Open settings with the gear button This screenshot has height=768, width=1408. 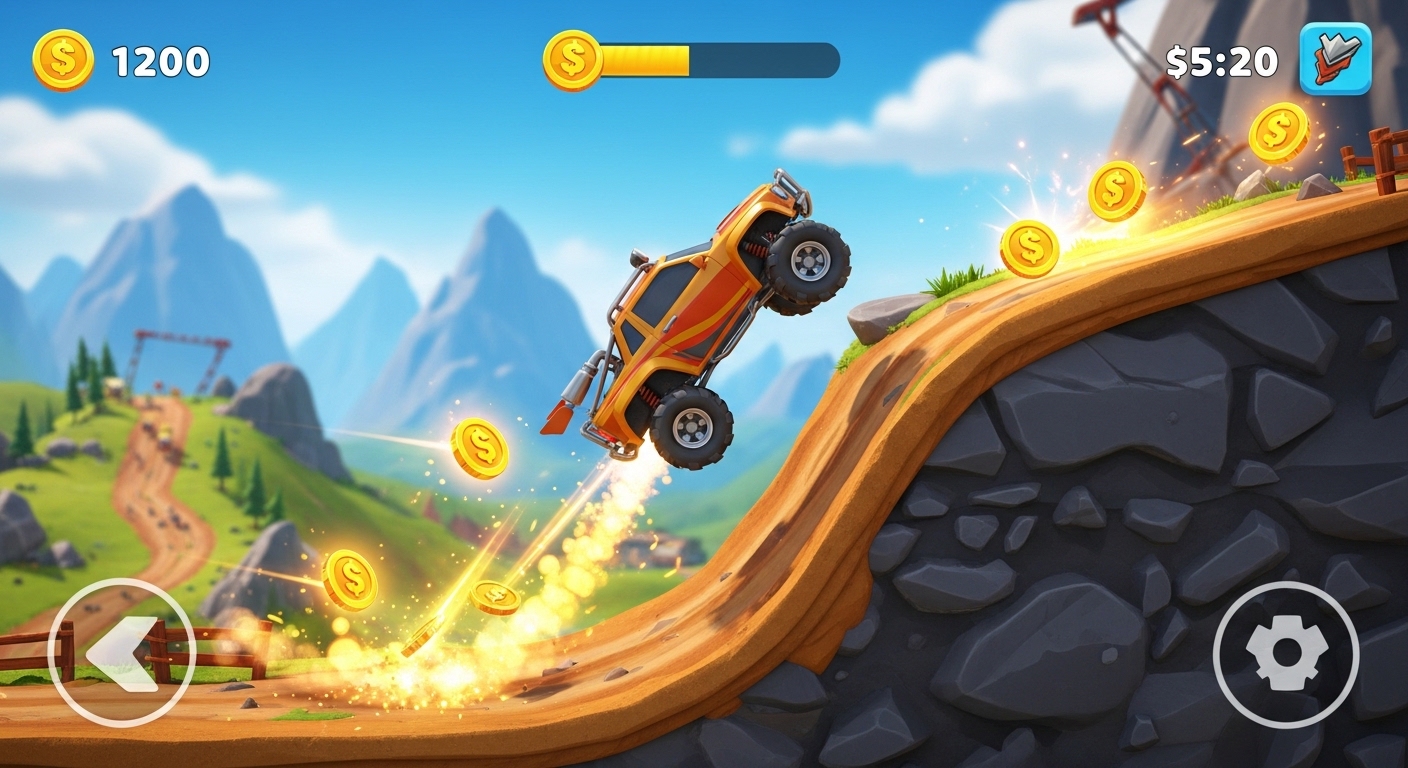click(1286, 655)
